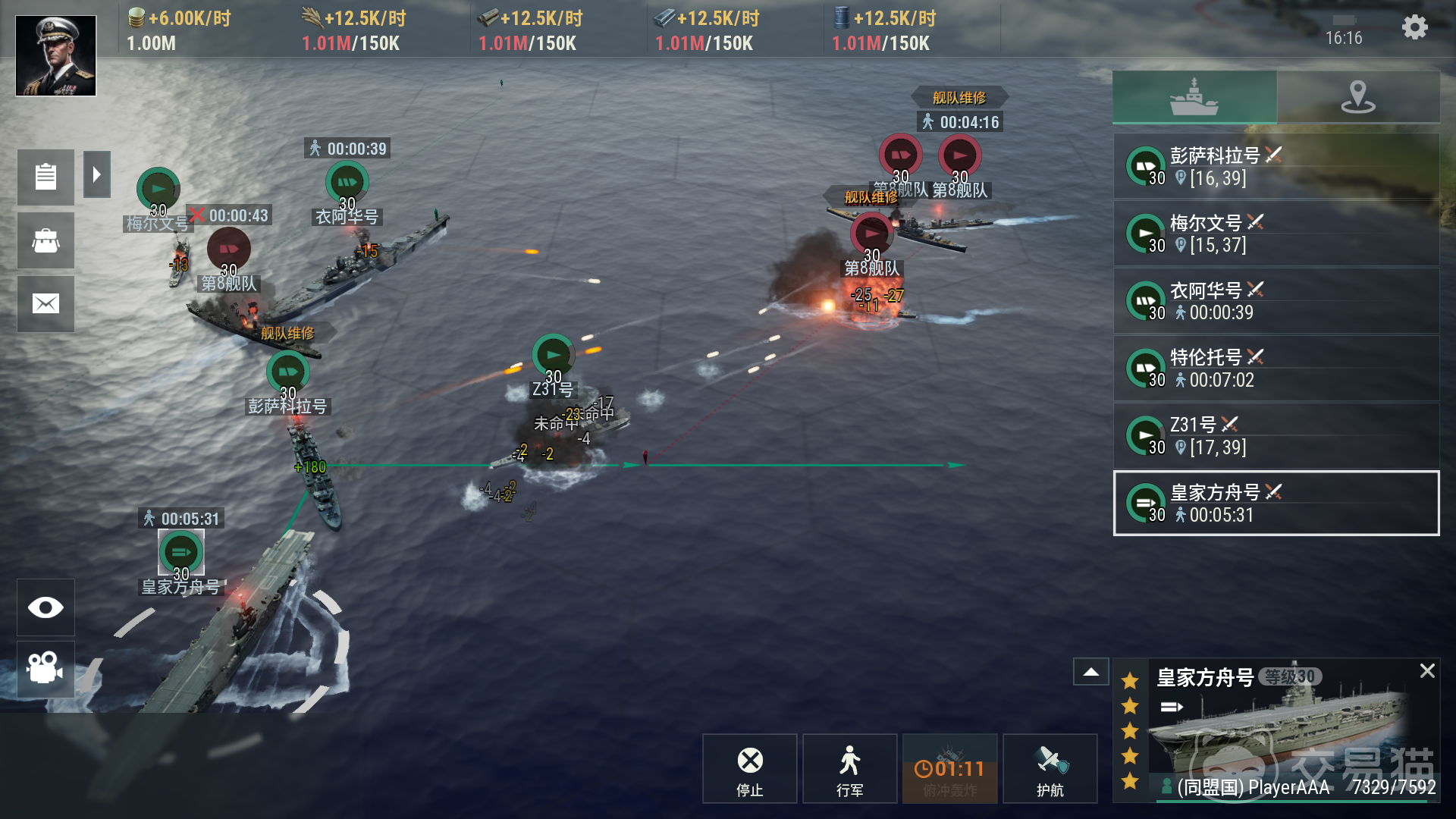The width and height of the screenshot is (1456, 819).
Task: Open the briefcase inventory button
Action: [x=45, y=241]
